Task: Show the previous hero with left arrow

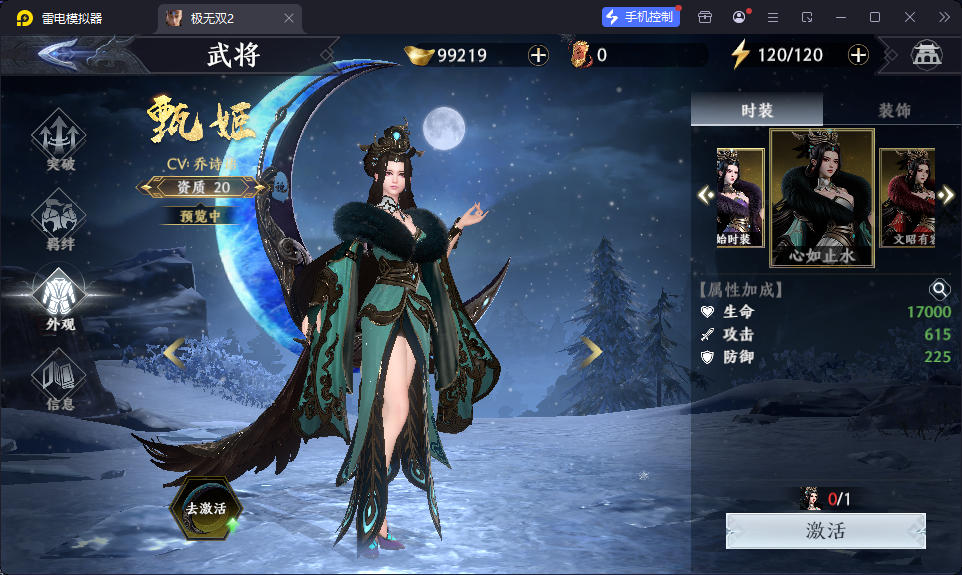Action: pos(174,351)
